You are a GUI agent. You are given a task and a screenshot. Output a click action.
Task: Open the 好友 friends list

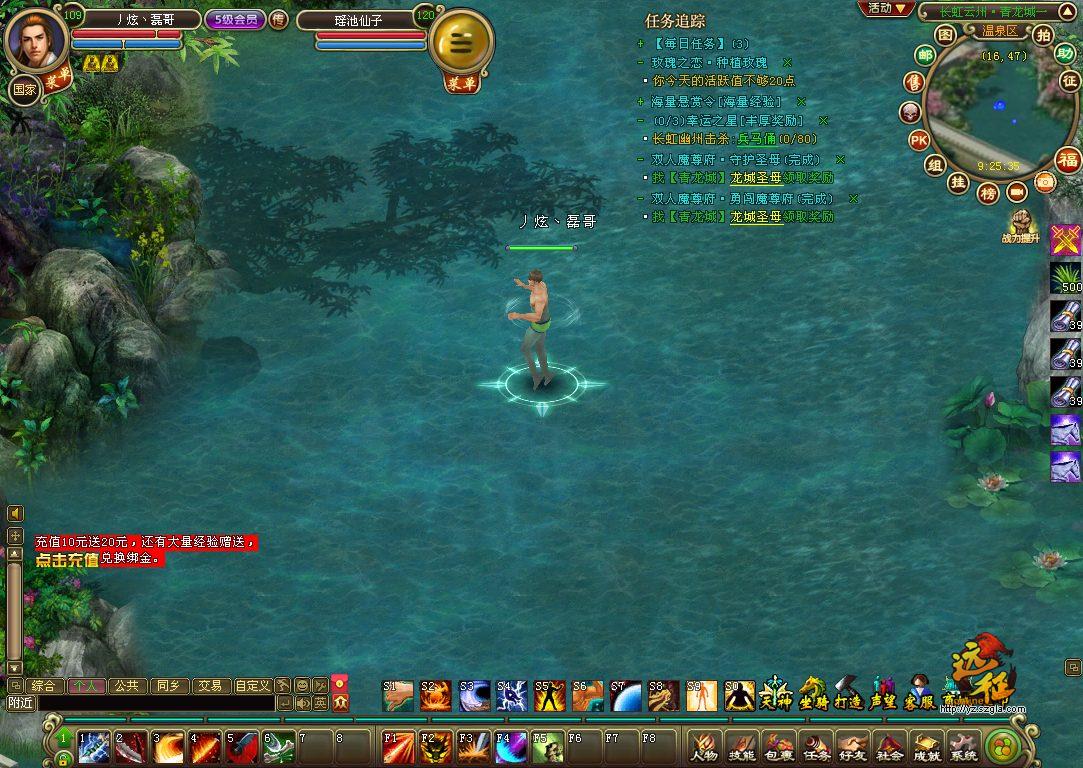852,746
